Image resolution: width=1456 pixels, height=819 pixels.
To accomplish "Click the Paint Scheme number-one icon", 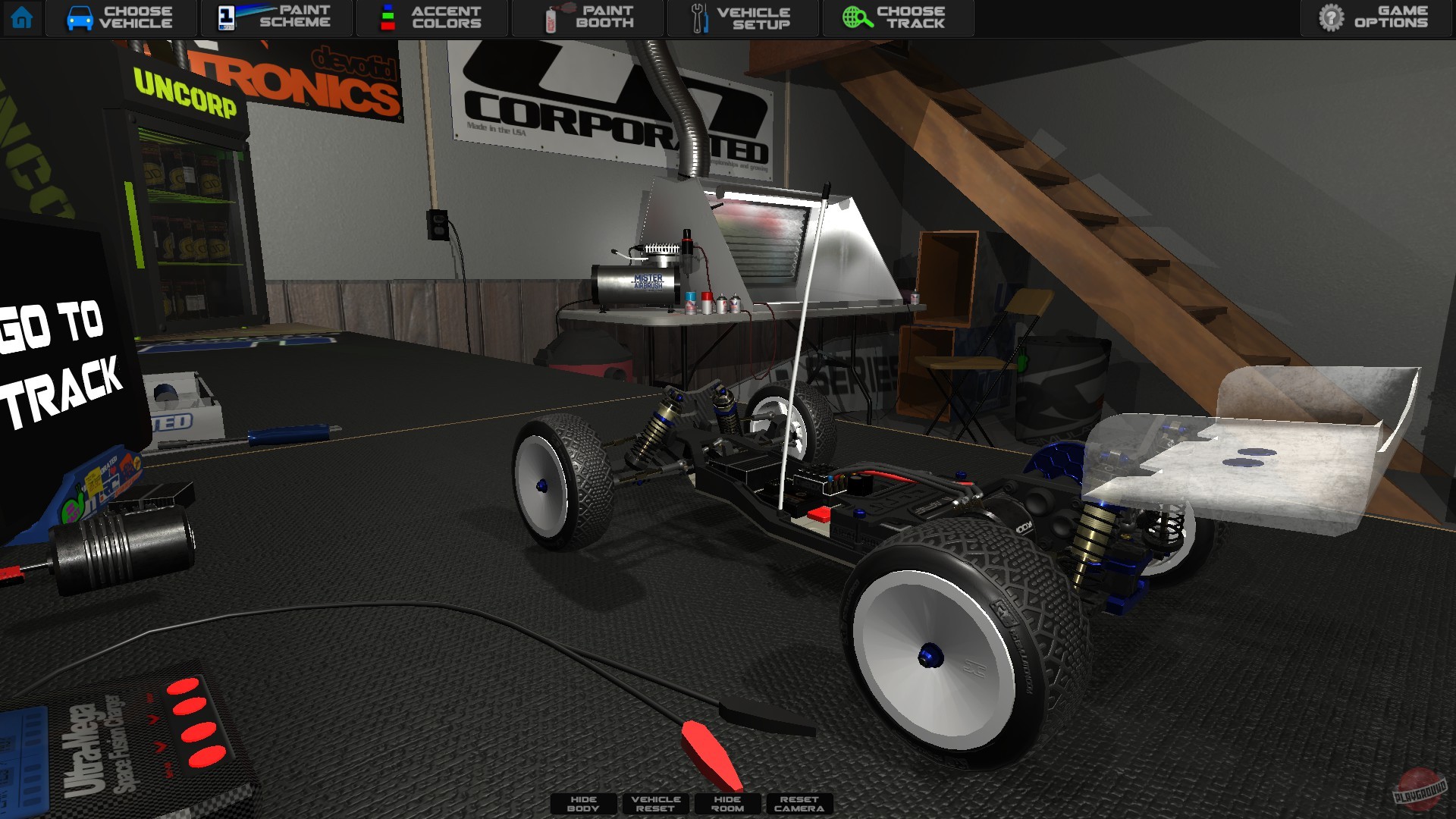I will pos(225,17).
